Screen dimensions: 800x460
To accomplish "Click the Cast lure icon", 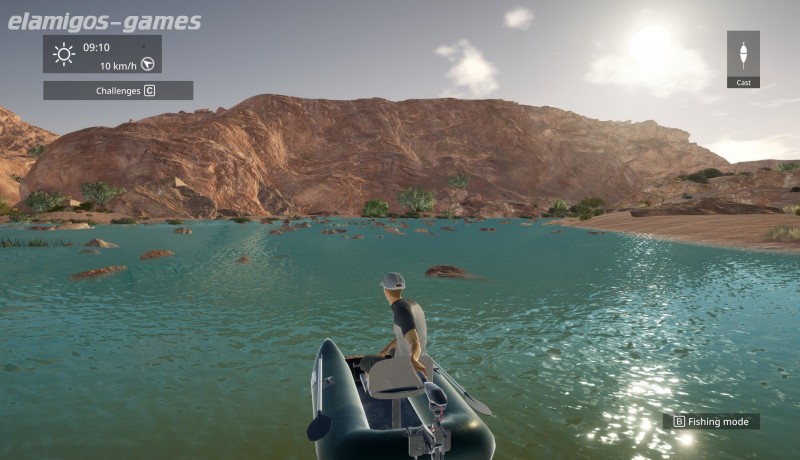I will tap(743, 53).
